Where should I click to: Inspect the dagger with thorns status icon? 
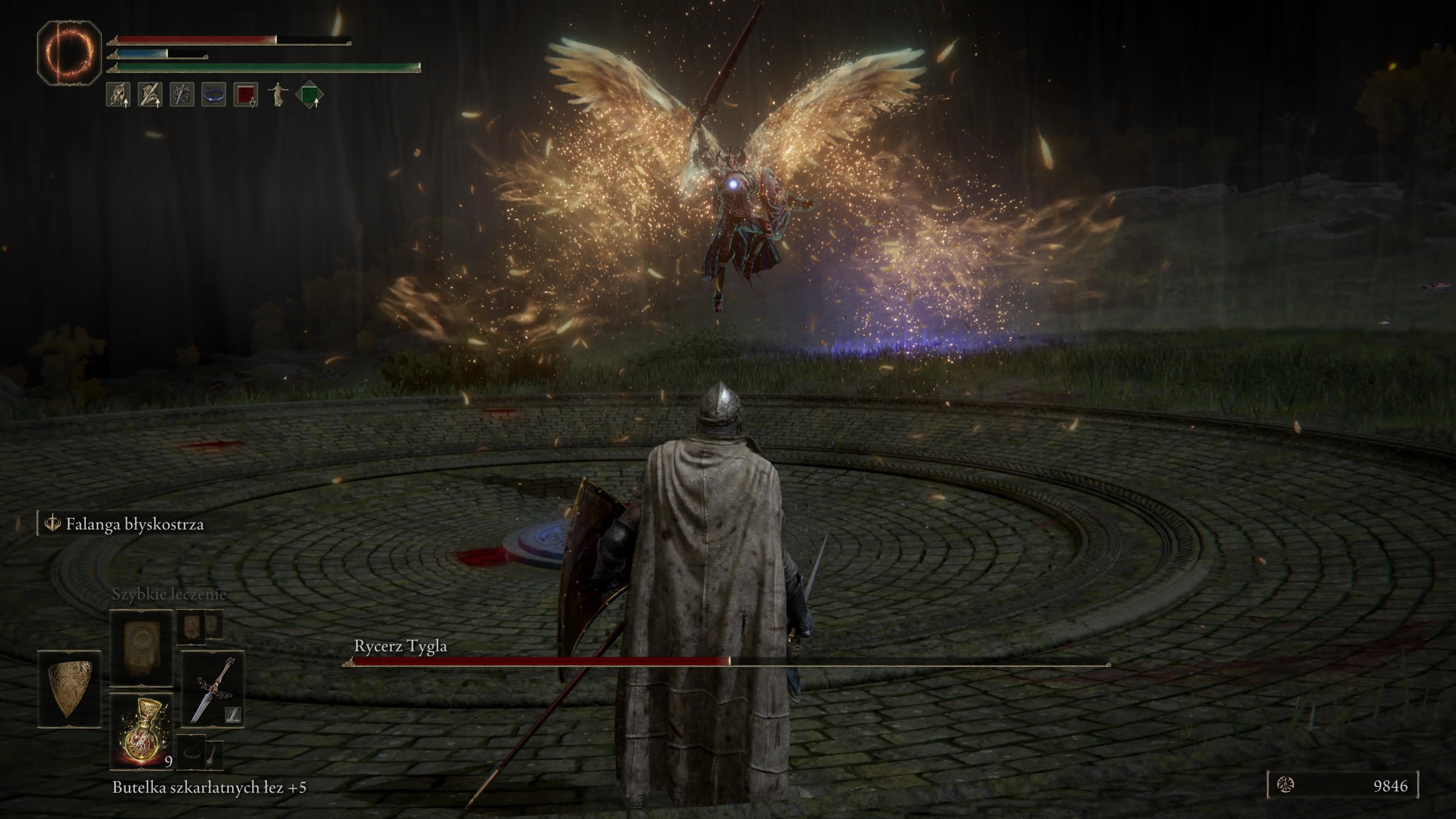(x=182, y=94)
